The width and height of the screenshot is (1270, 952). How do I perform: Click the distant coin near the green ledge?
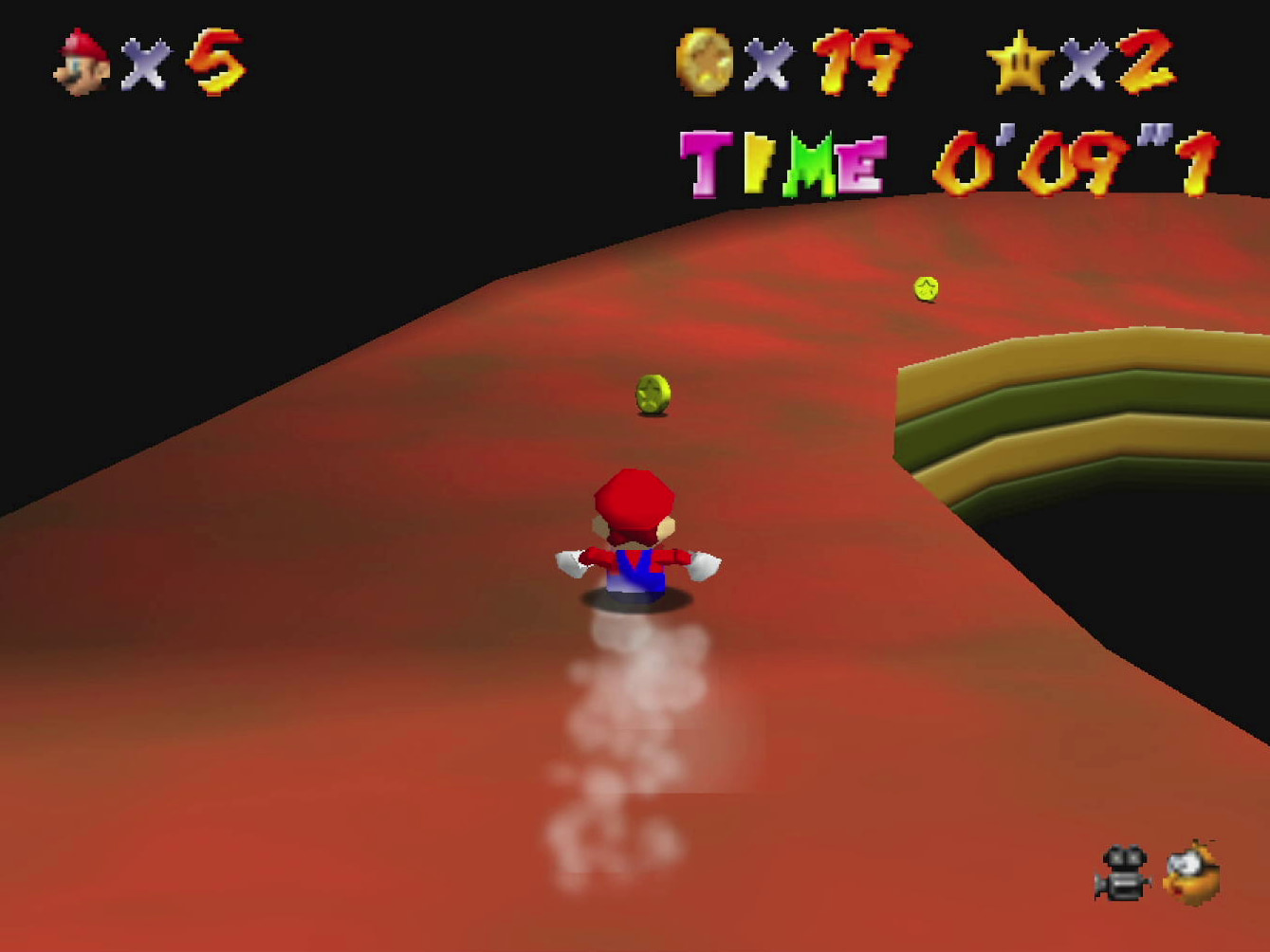(x=925, y=289)
